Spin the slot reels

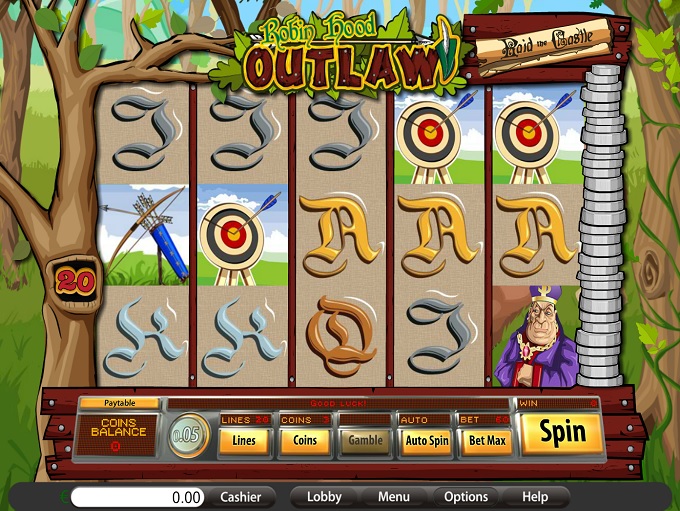click(562, 433)
